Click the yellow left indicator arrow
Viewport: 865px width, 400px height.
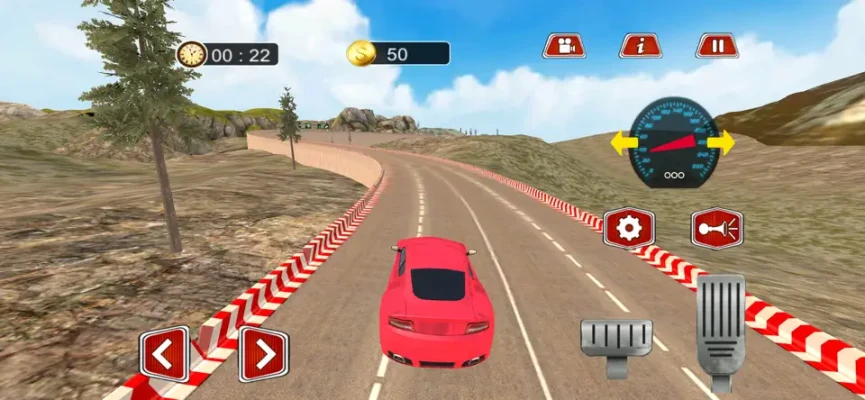[621, 142]
